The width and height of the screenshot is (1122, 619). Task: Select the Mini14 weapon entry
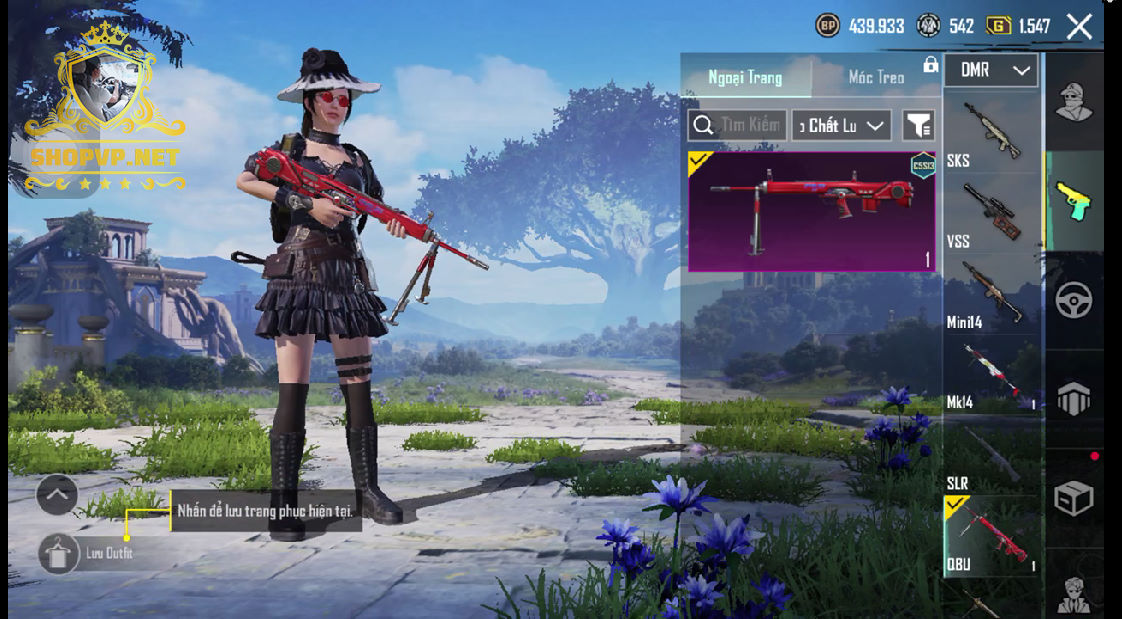[992, 293]
